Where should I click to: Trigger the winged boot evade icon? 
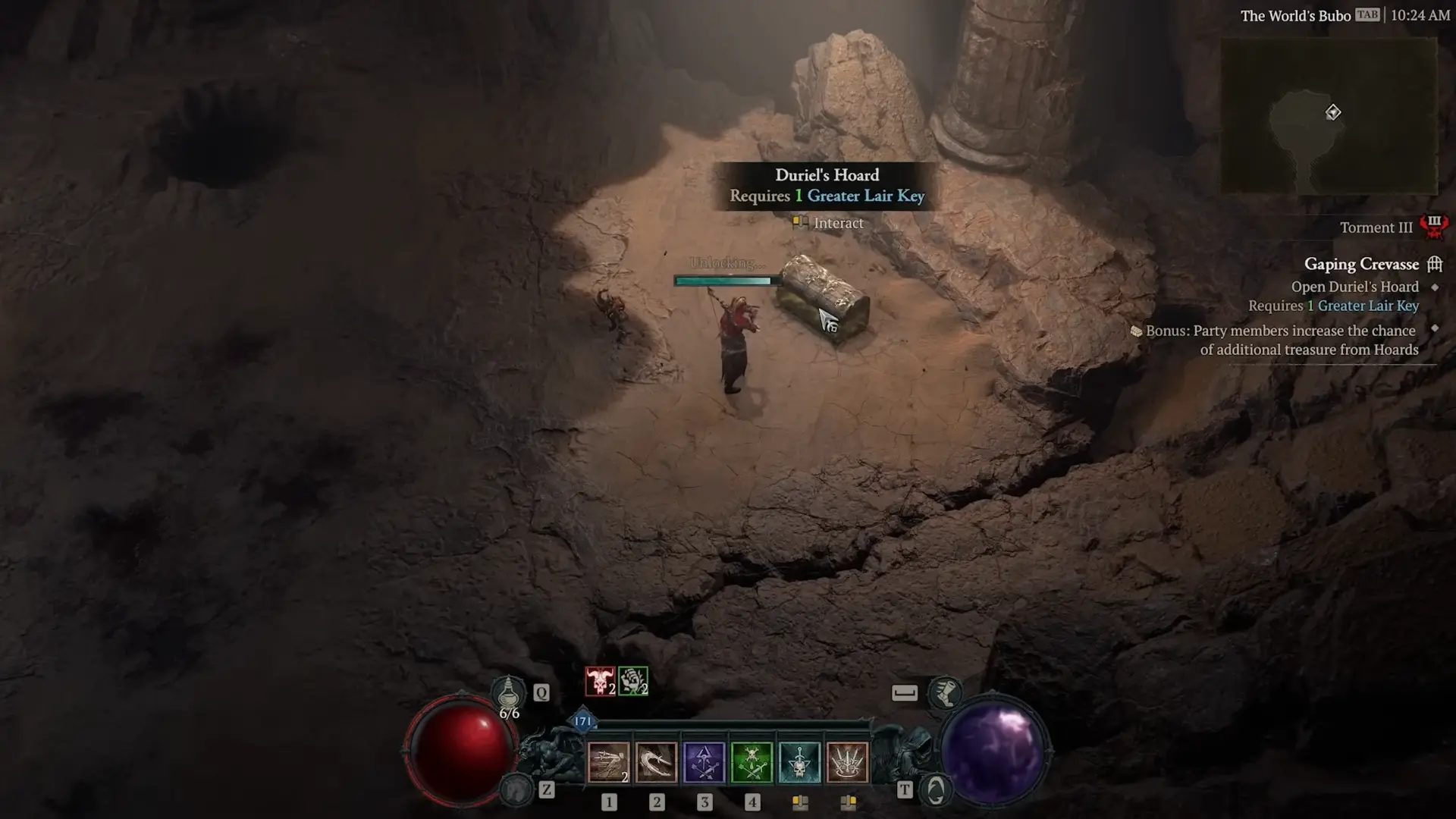click(x=945, y=692)
